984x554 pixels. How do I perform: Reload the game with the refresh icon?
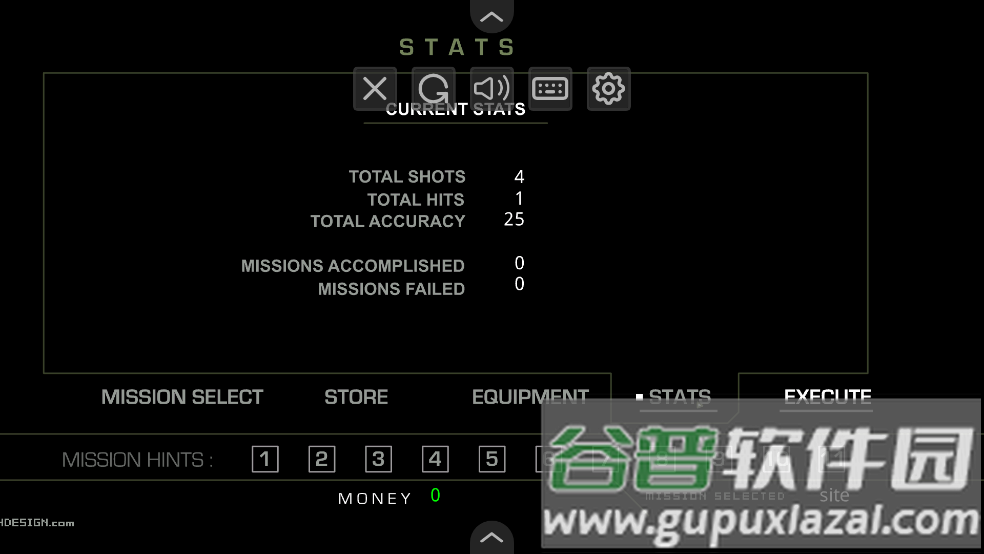point(433,89)
